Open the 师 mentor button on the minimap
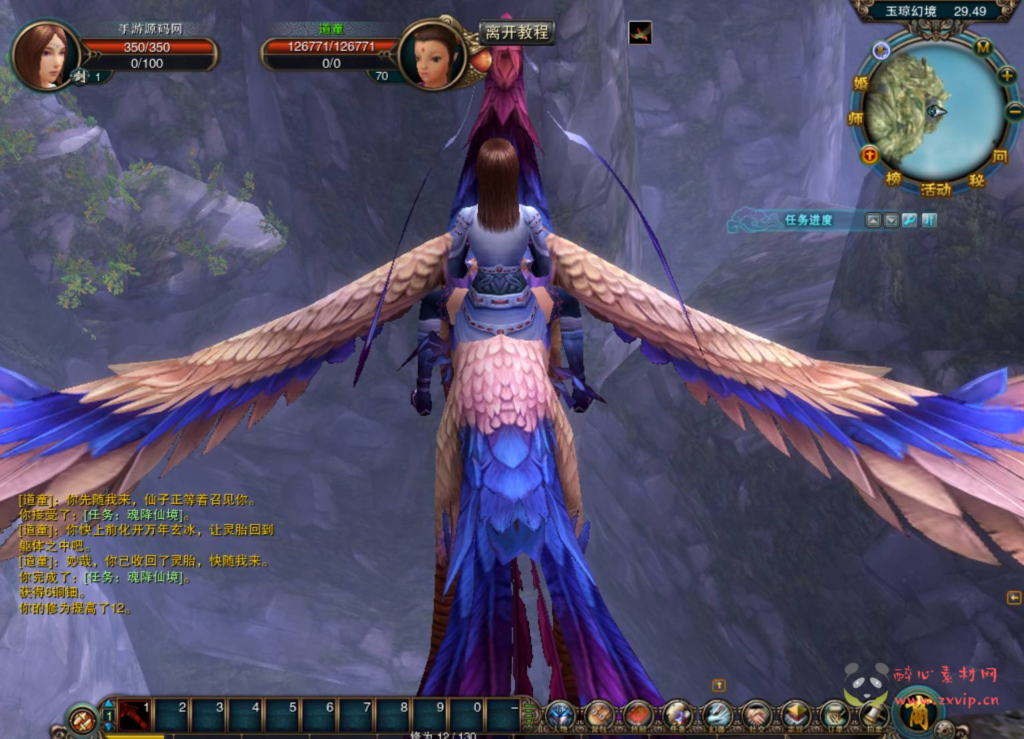The height and width of the screenshot is (739, 1024). tap(855, 118)
